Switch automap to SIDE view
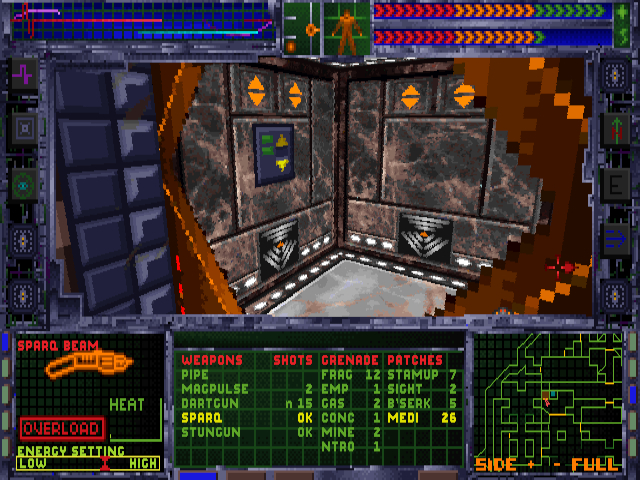 495,465
